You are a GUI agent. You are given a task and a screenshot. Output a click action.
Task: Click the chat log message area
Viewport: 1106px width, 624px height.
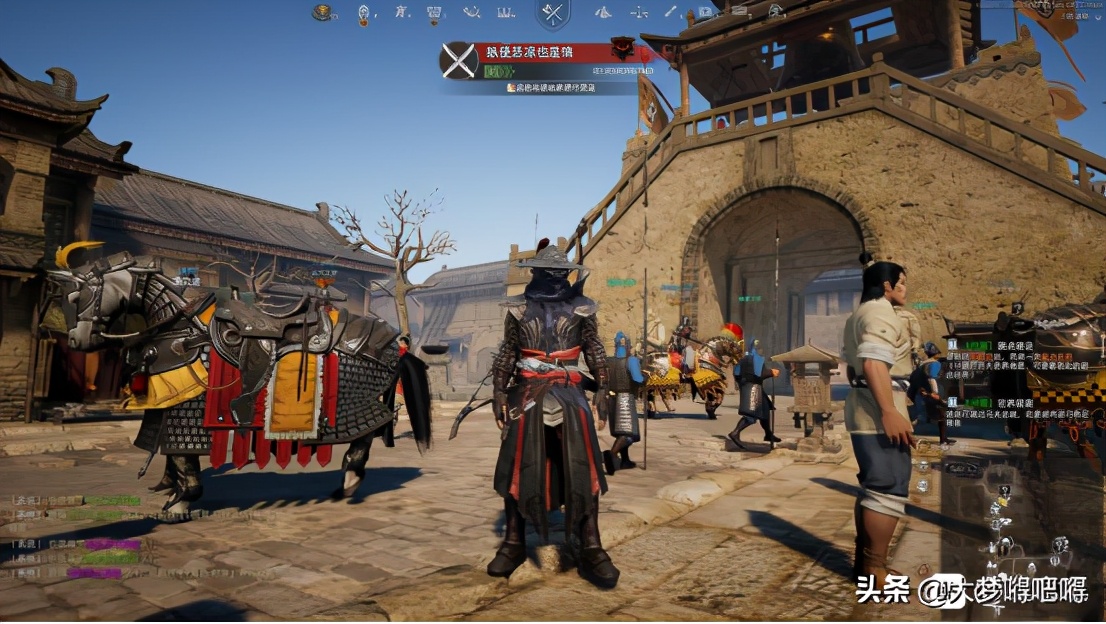pyautogui.click(x=80, y=536)
